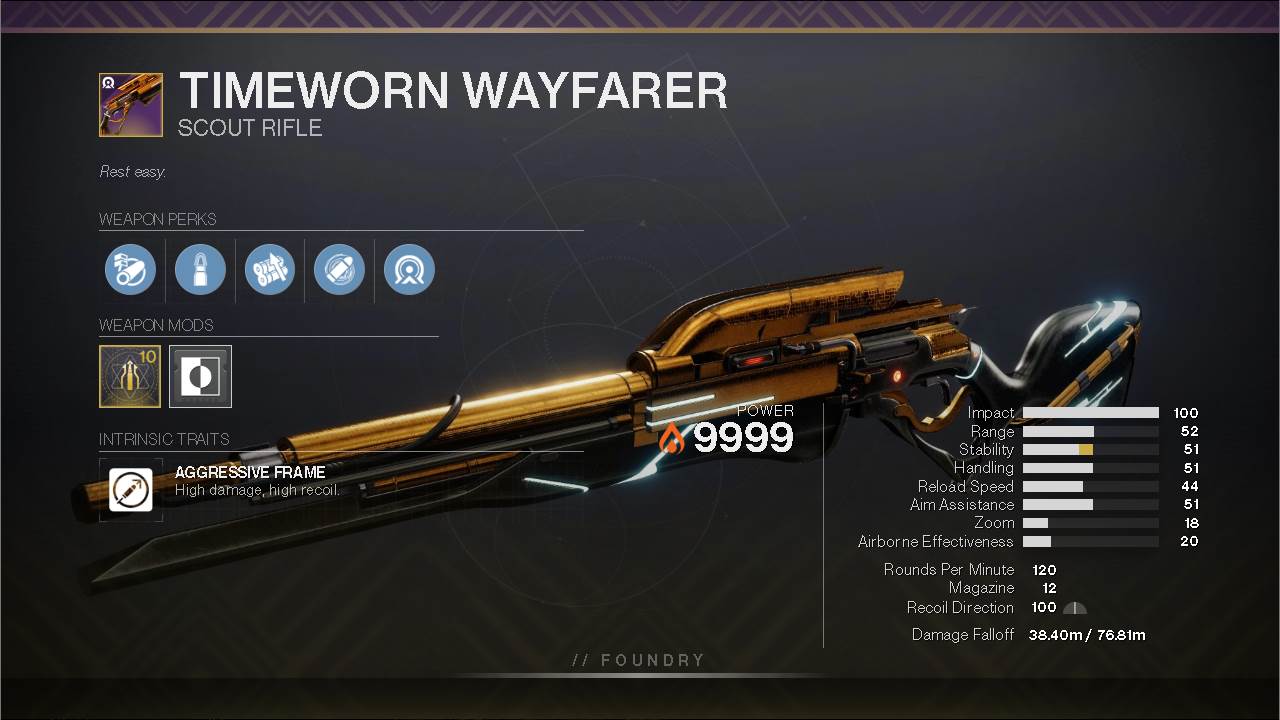Click the Timeworn Wayfarer weapon thumbnail

tap(131, 104)
